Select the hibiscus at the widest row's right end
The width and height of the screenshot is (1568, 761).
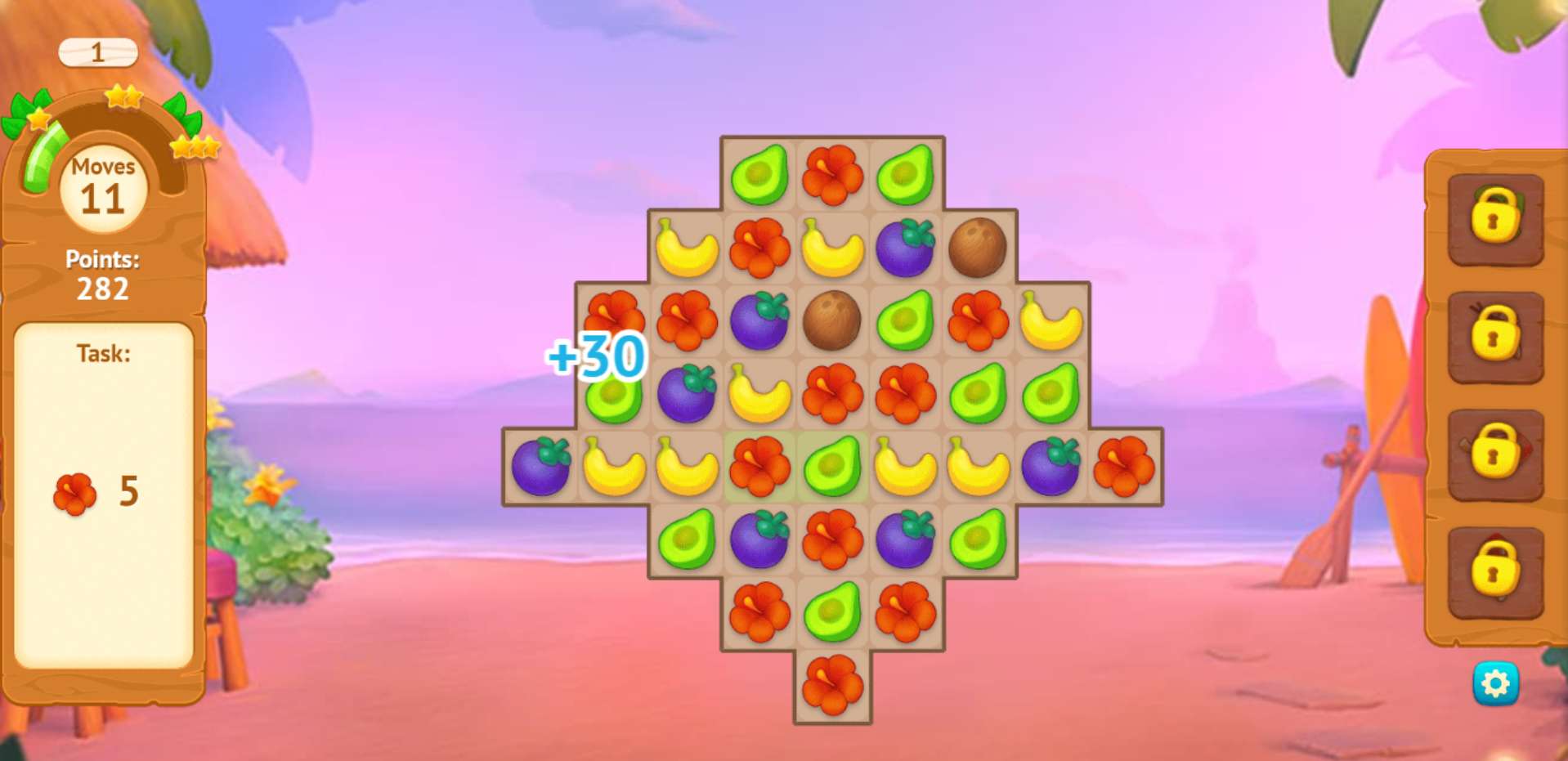1124,467
